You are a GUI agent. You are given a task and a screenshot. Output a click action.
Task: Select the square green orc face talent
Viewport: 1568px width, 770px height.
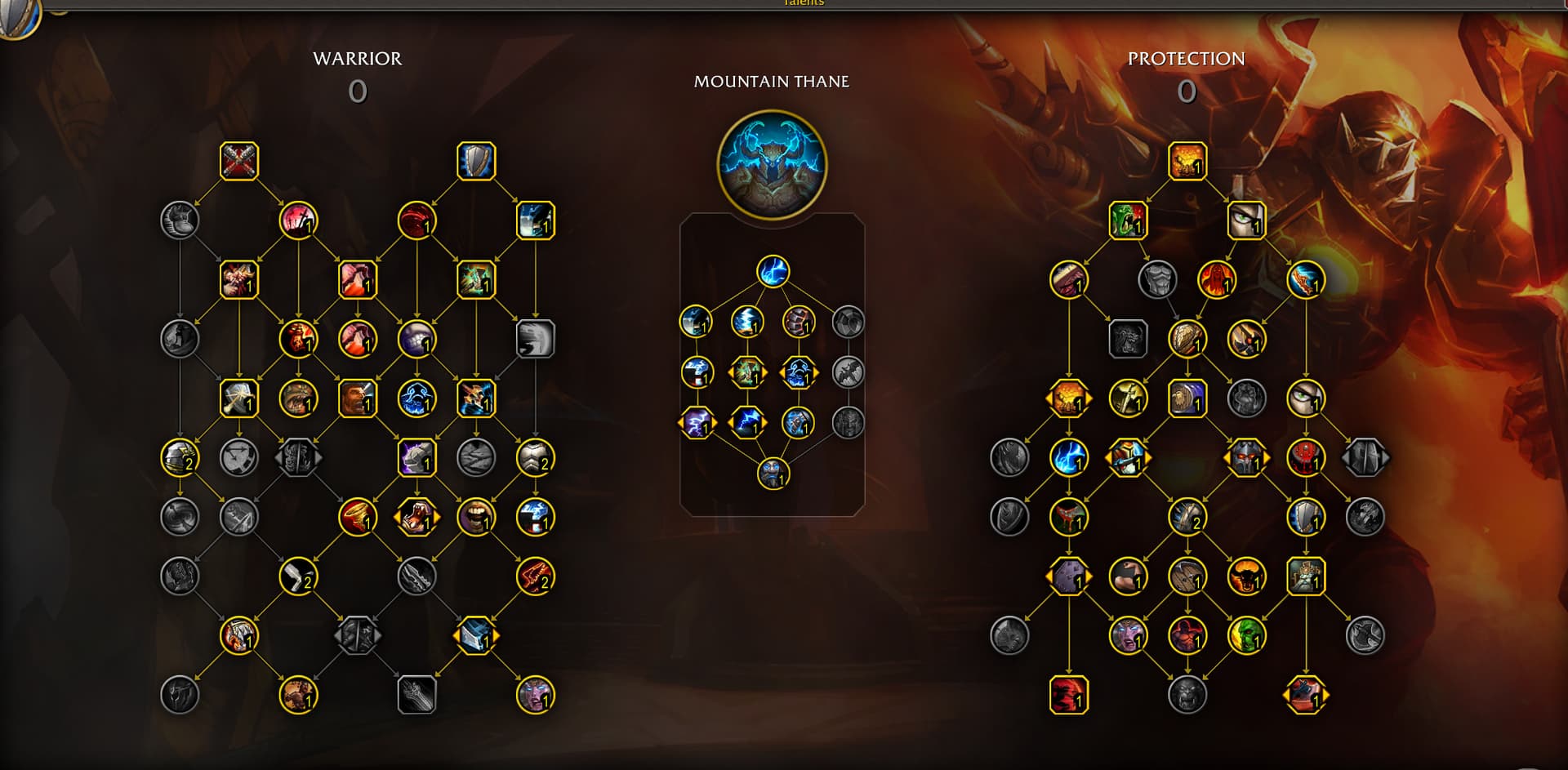pos(1128,220)
